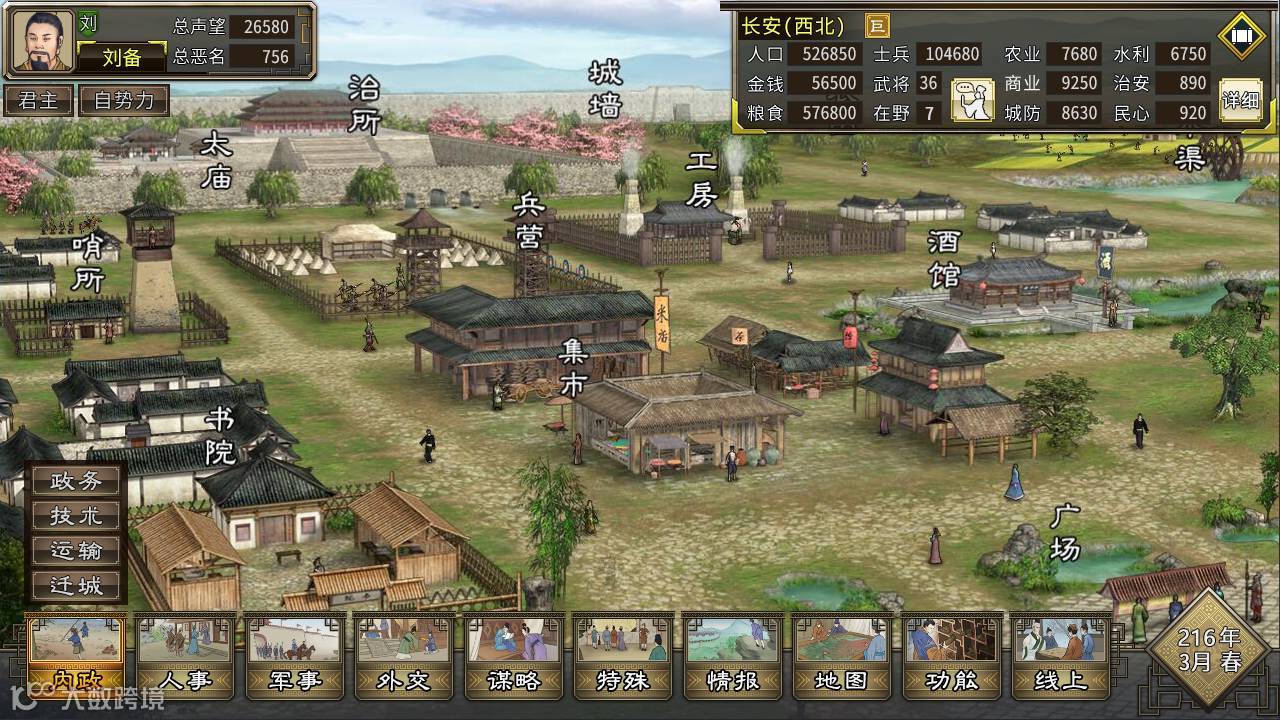Click the gold diamond icon above 详细
The image size is (1280, 720).
point(1241,37)
